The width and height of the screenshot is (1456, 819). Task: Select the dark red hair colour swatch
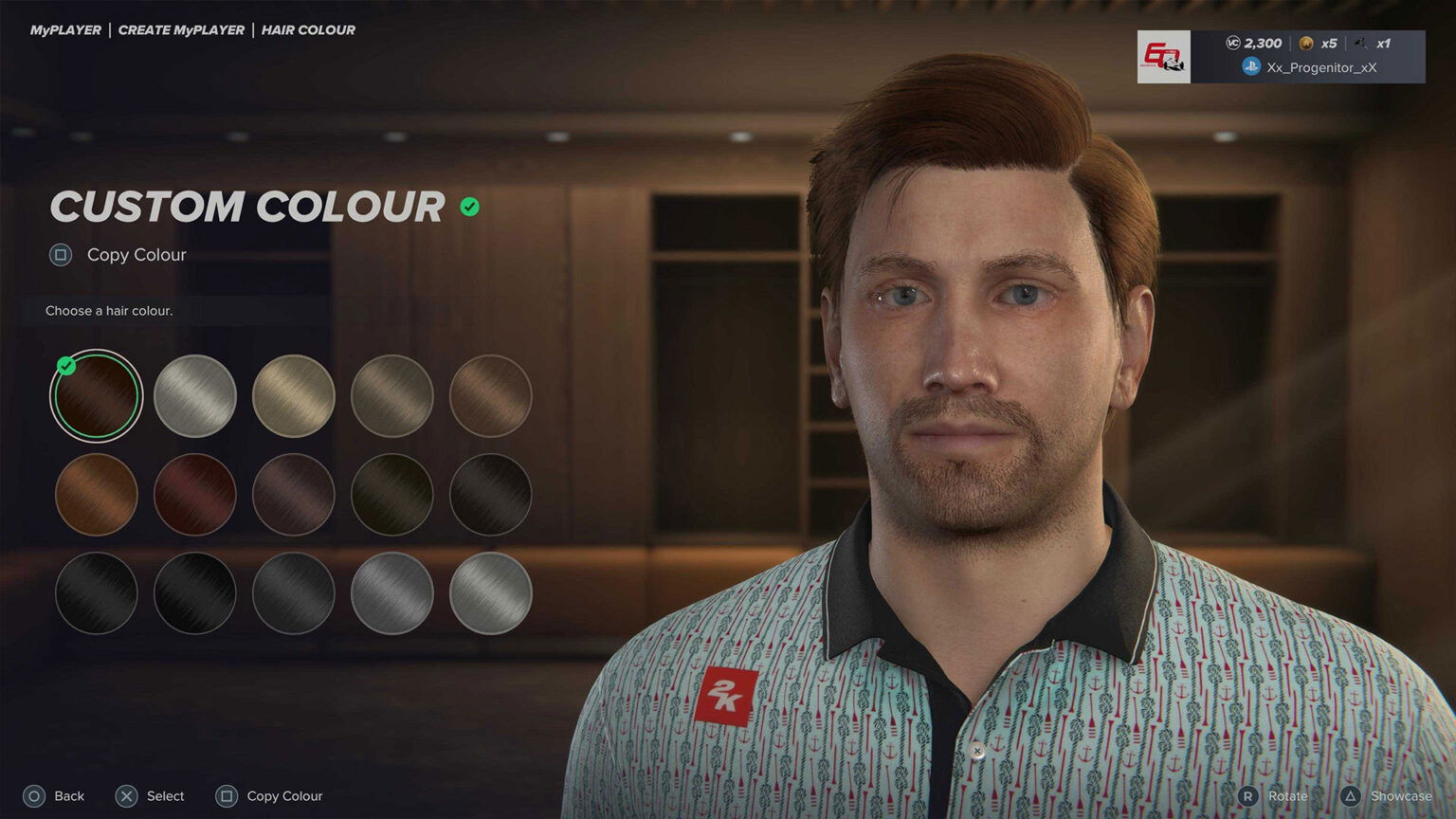(x=194, y=494)
